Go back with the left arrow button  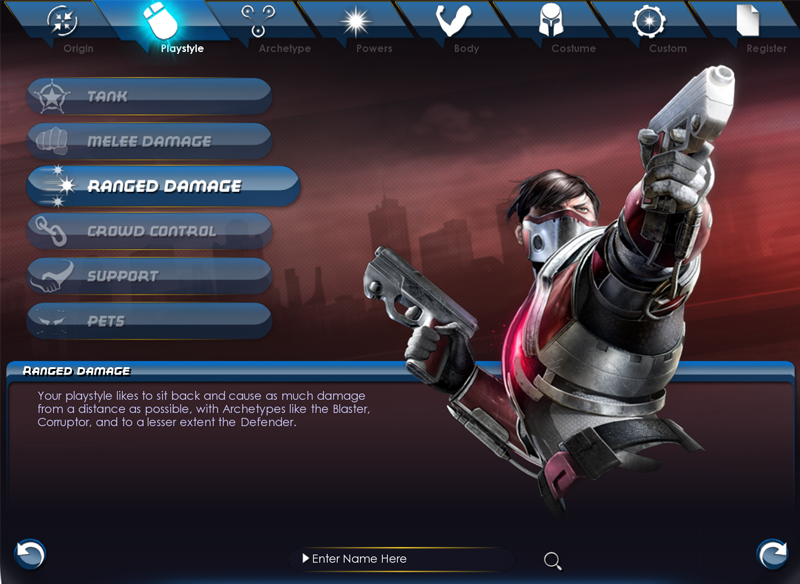[29, 553]
